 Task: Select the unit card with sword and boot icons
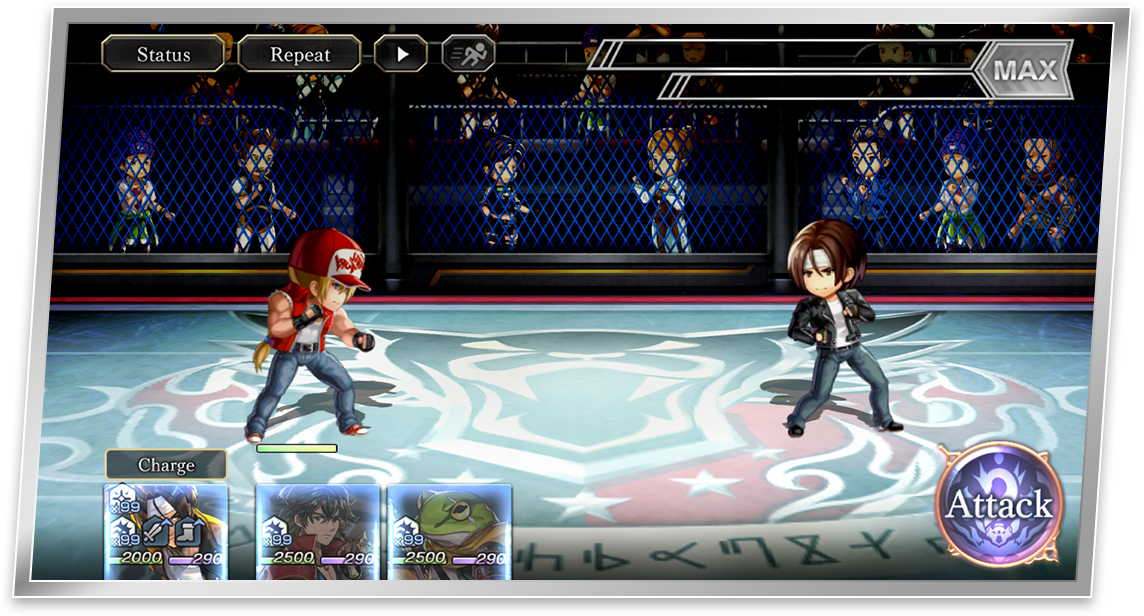(x=166, y=531)
